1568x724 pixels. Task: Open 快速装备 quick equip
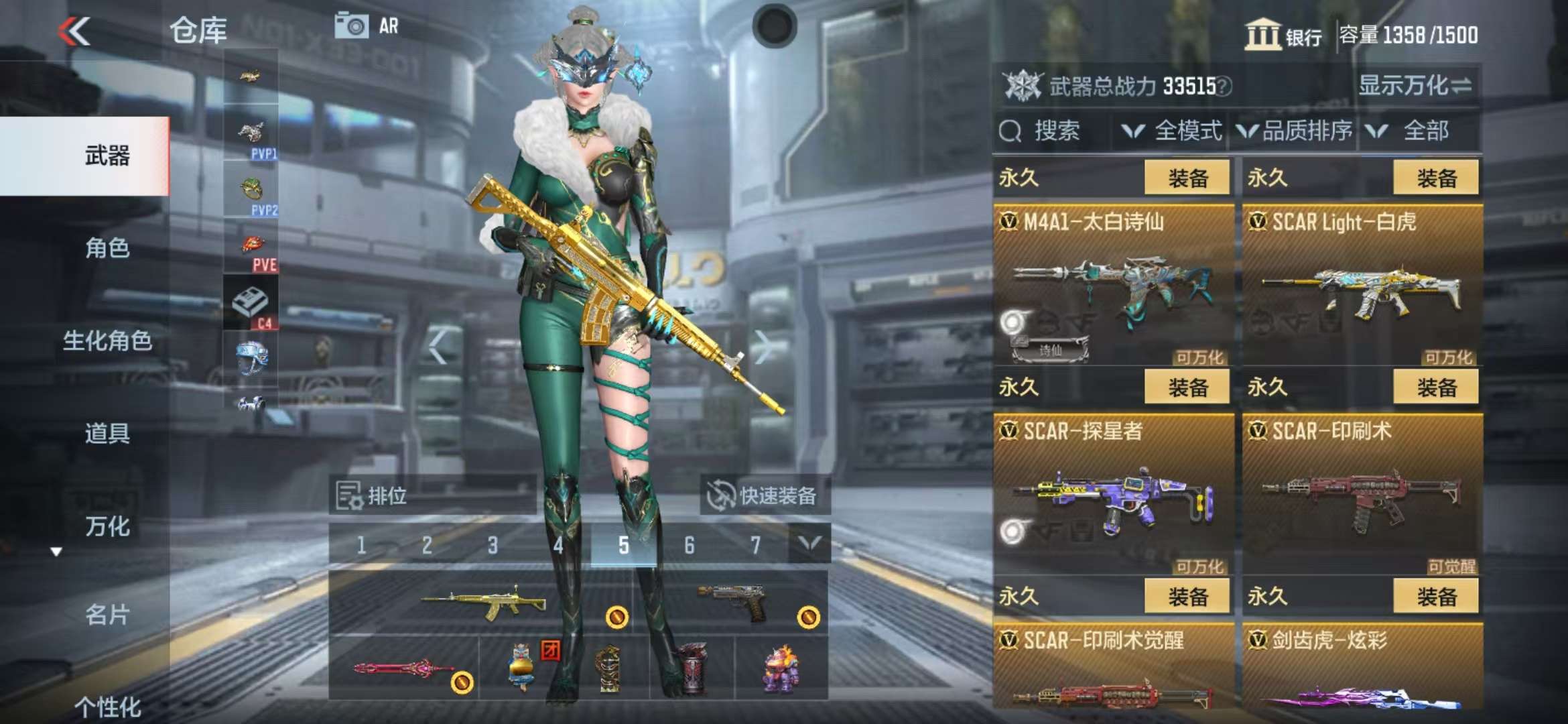click(765, 496)
